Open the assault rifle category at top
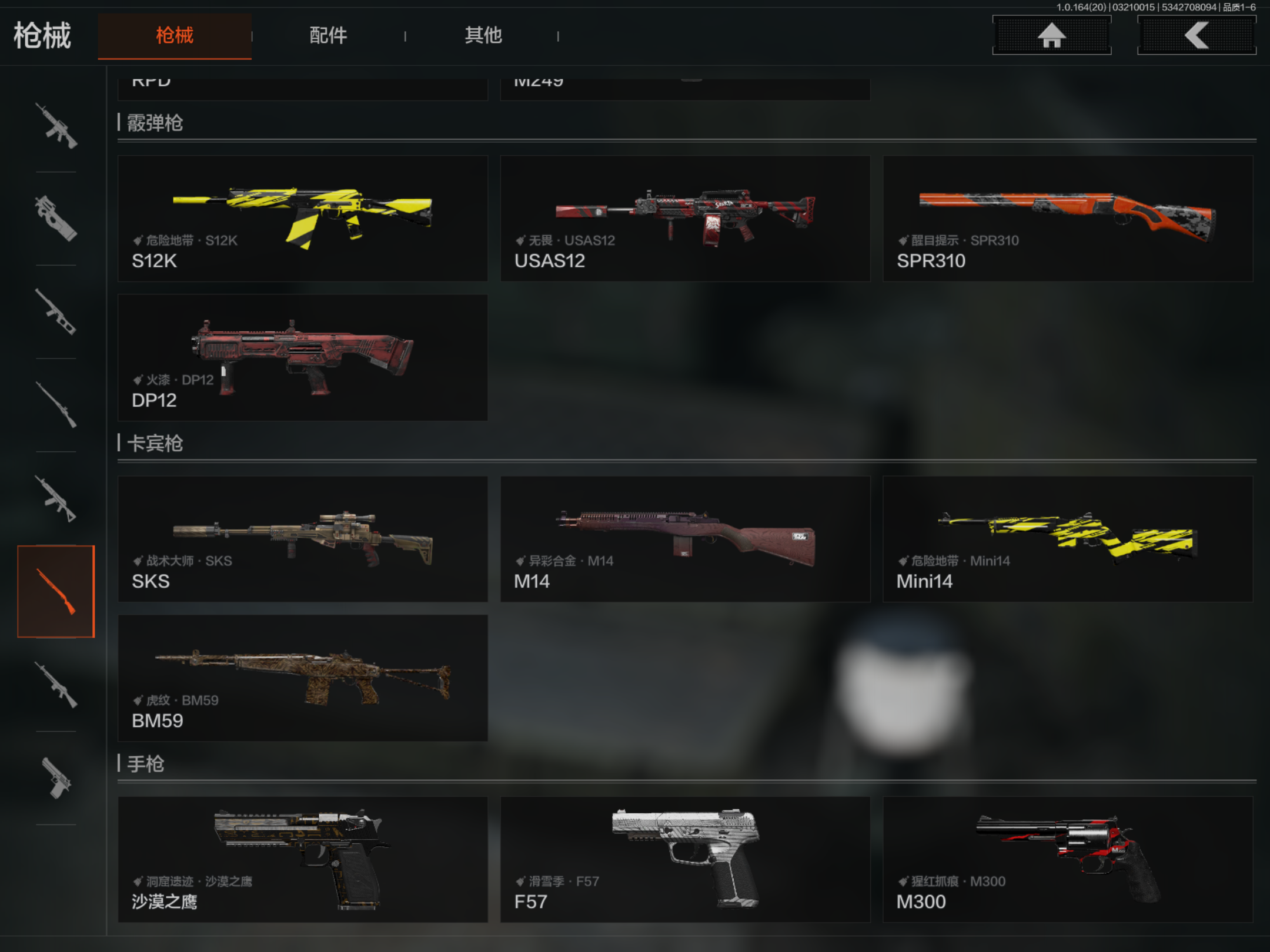The height and width of the screenshot is (952, 1270). click(56, 126)
